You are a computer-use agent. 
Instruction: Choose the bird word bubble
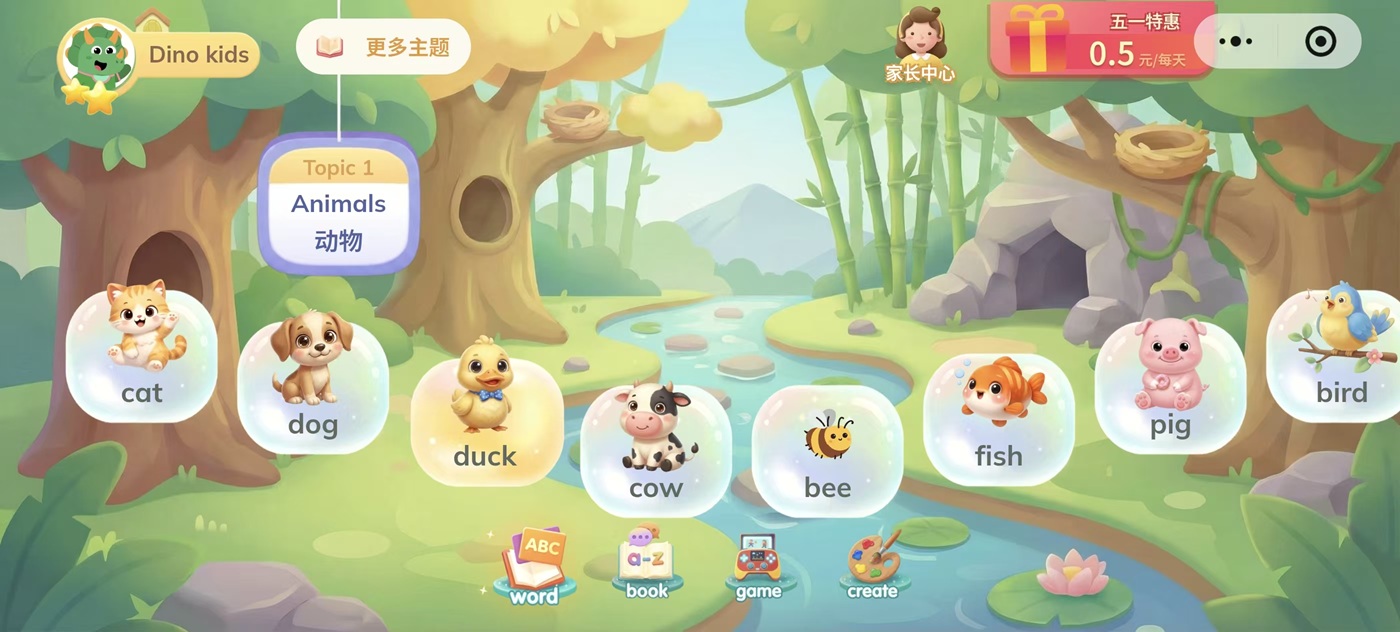[1338, 354]
